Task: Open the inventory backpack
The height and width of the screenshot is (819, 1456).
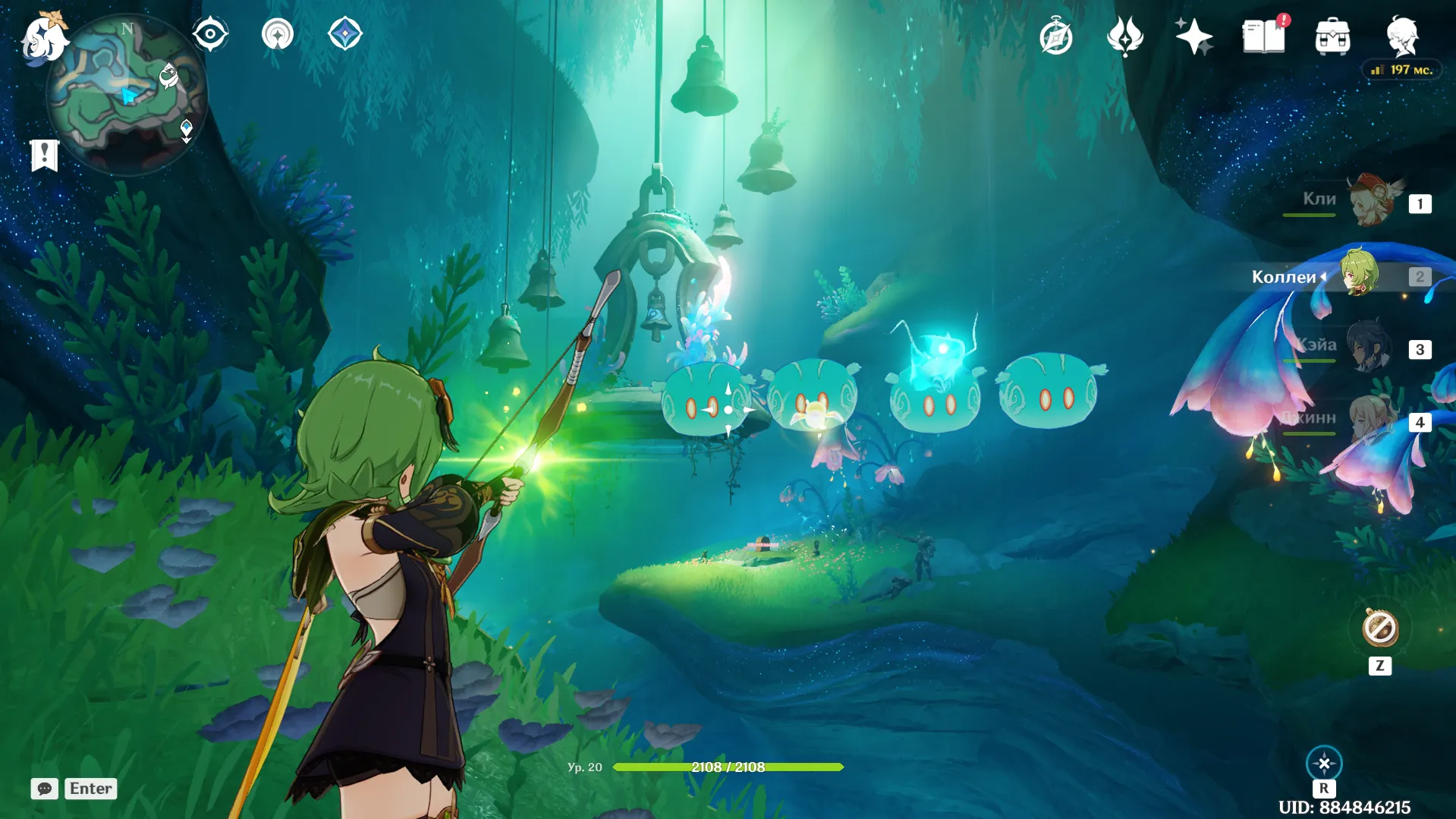Action: (1332, 36)
